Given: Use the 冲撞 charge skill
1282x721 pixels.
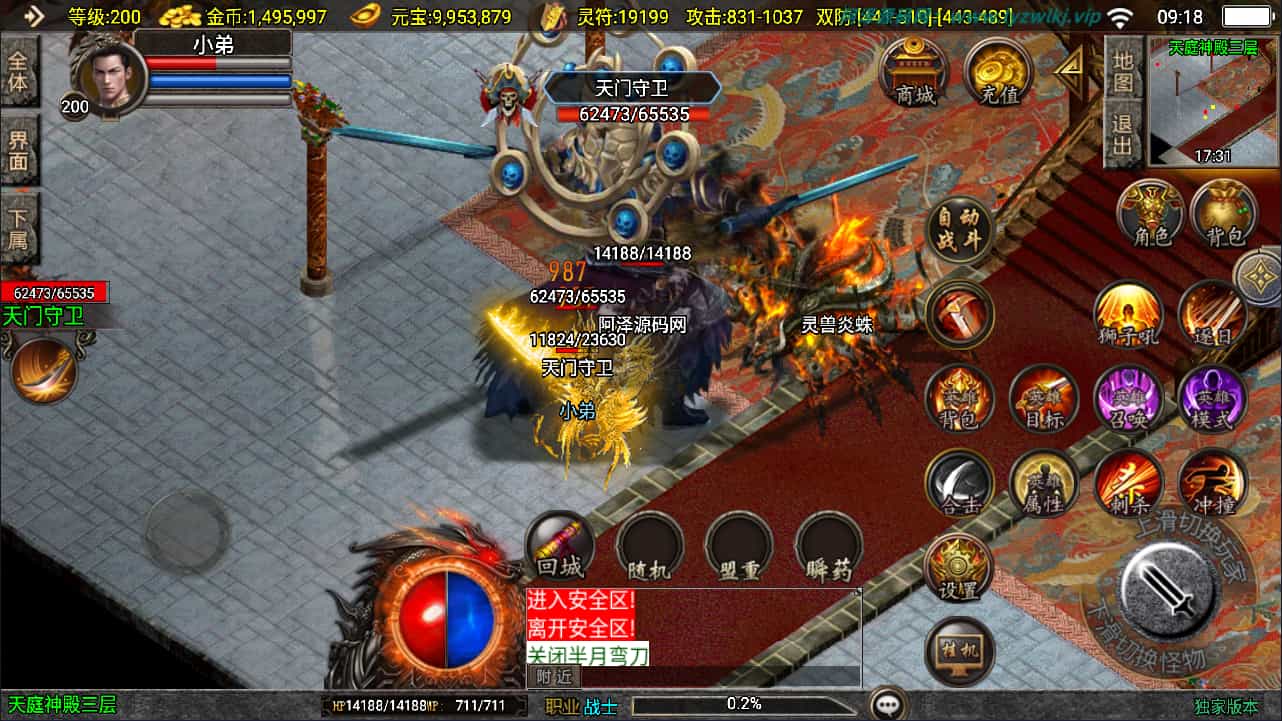Looking at the screenshot, I should click(x=1212, y=483).
